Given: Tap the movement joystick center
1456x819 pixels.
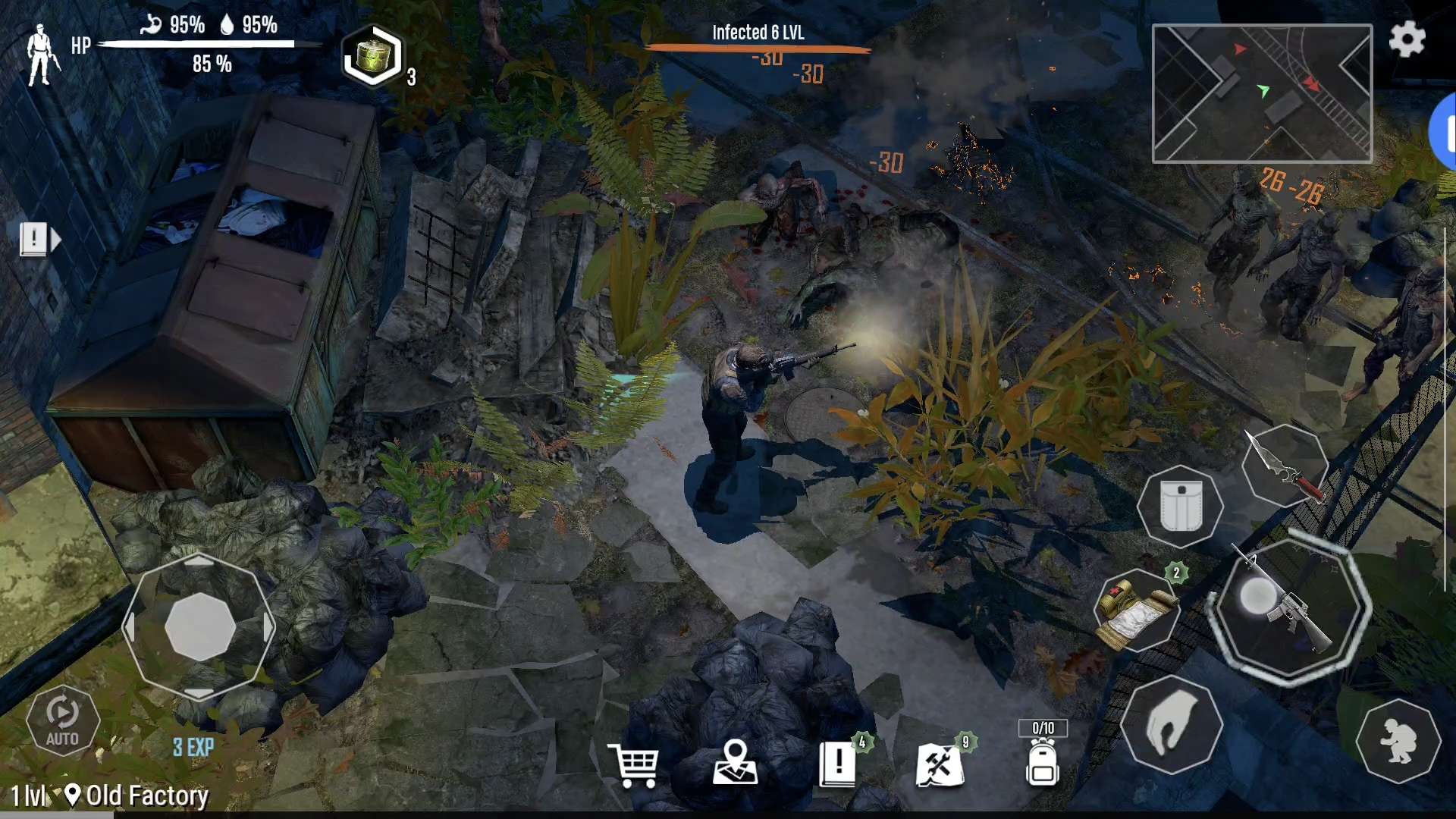Looking at the screenshot, I should [199, 626].
